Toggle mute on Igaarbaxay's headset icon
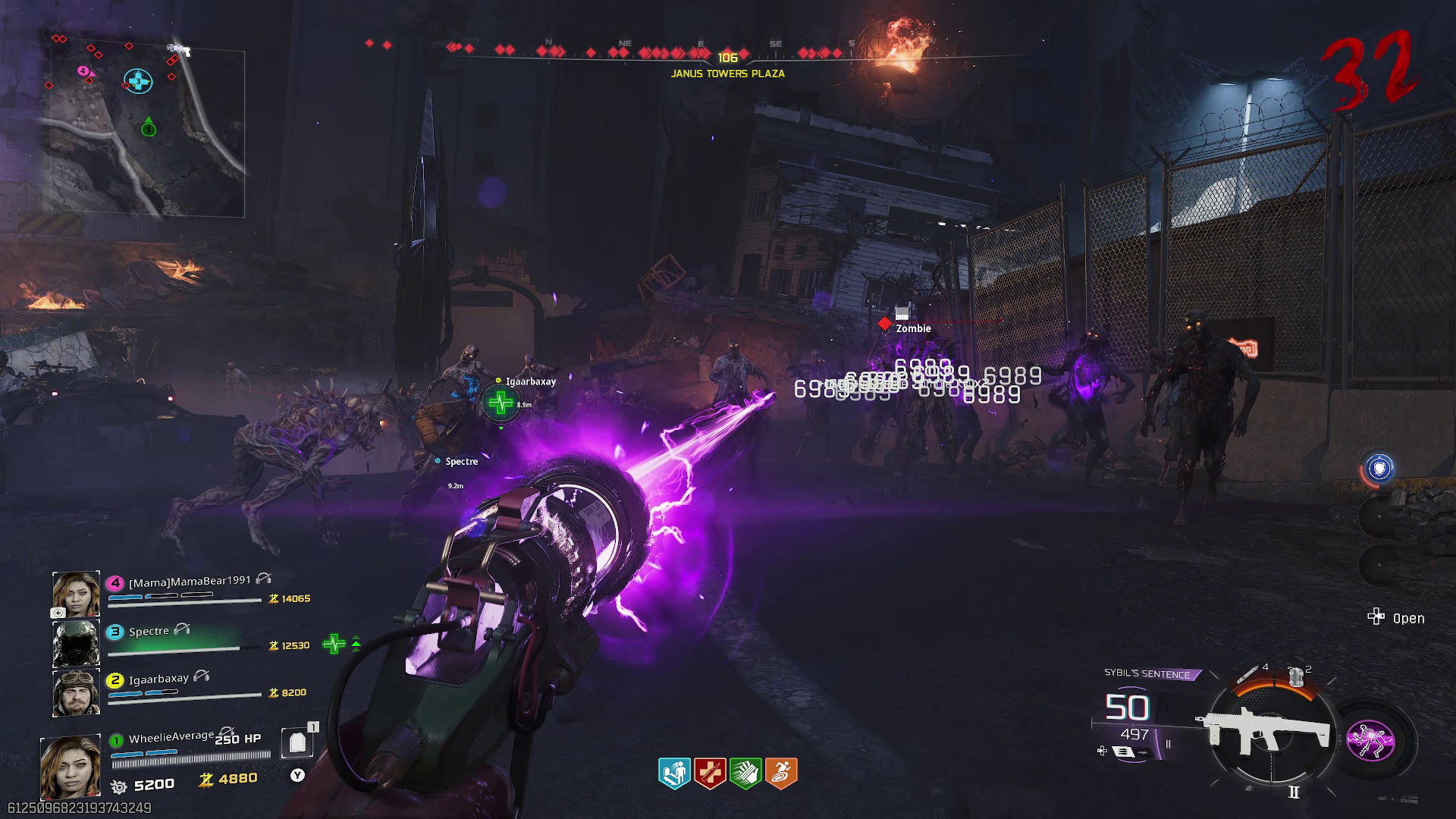The image size is (1456, 819). point(199,677)
